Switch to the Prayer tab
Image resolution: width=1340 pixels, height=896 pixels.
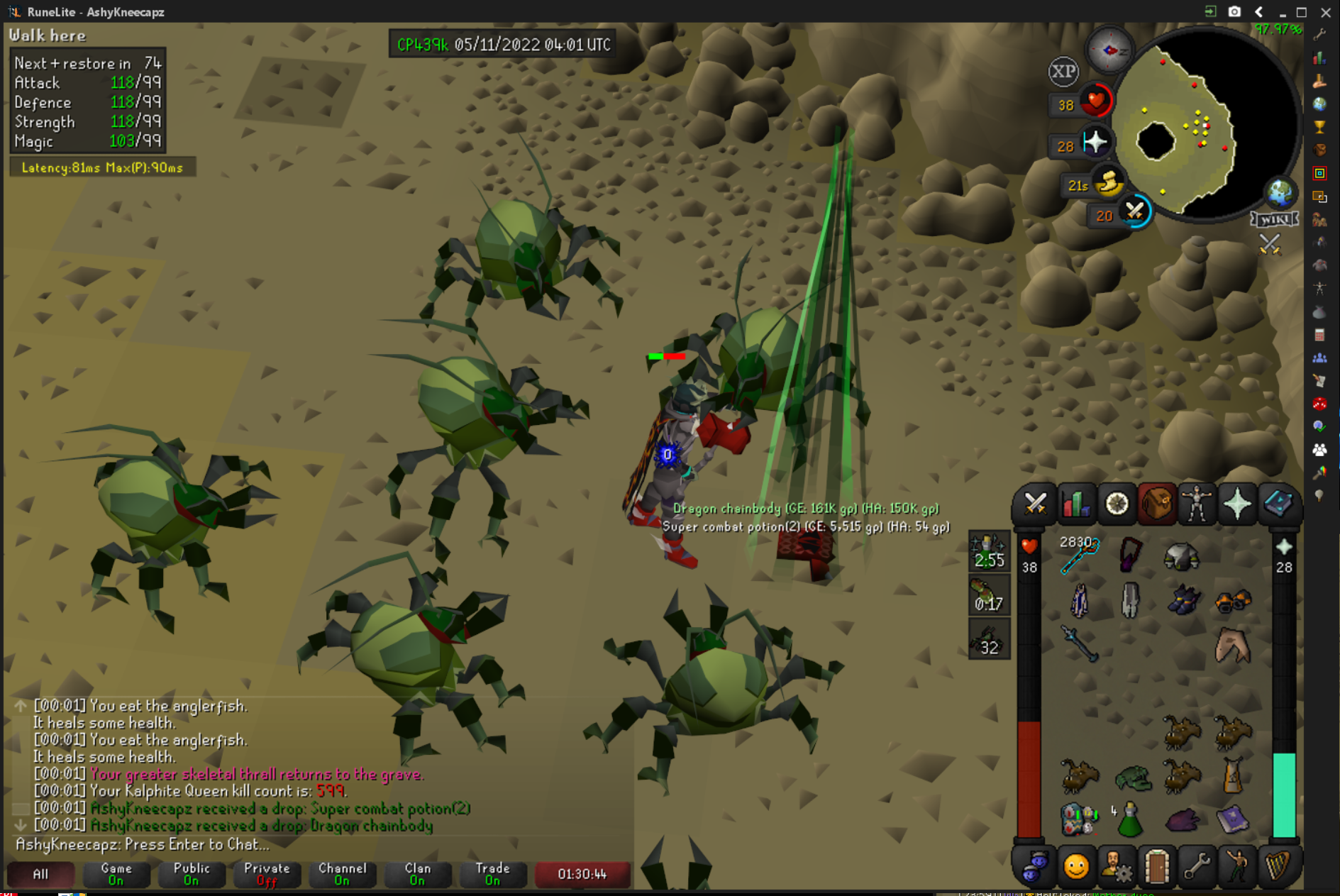point(1237,504)
